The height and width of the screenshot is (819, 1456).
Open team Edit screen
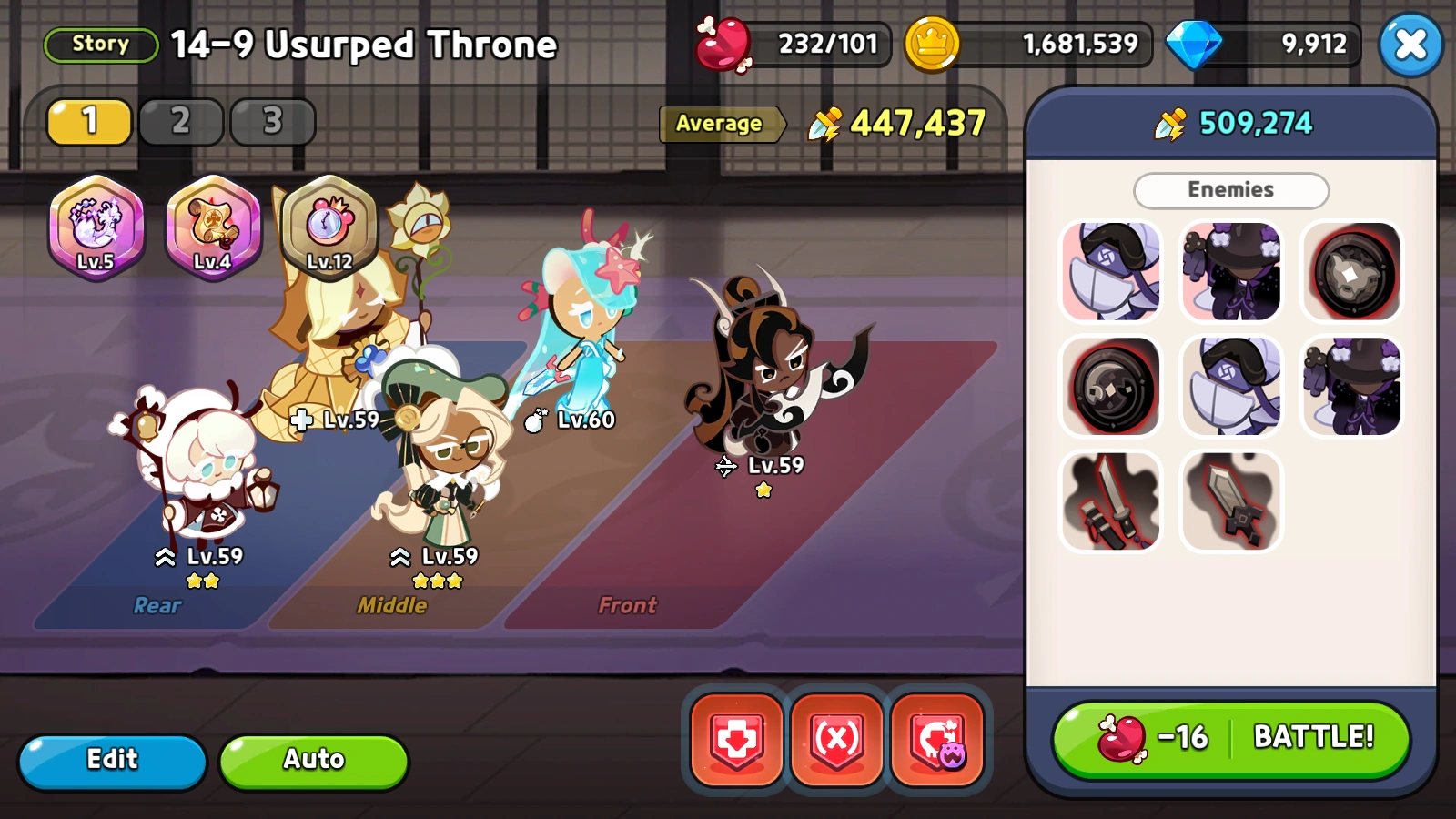(112, 760)
